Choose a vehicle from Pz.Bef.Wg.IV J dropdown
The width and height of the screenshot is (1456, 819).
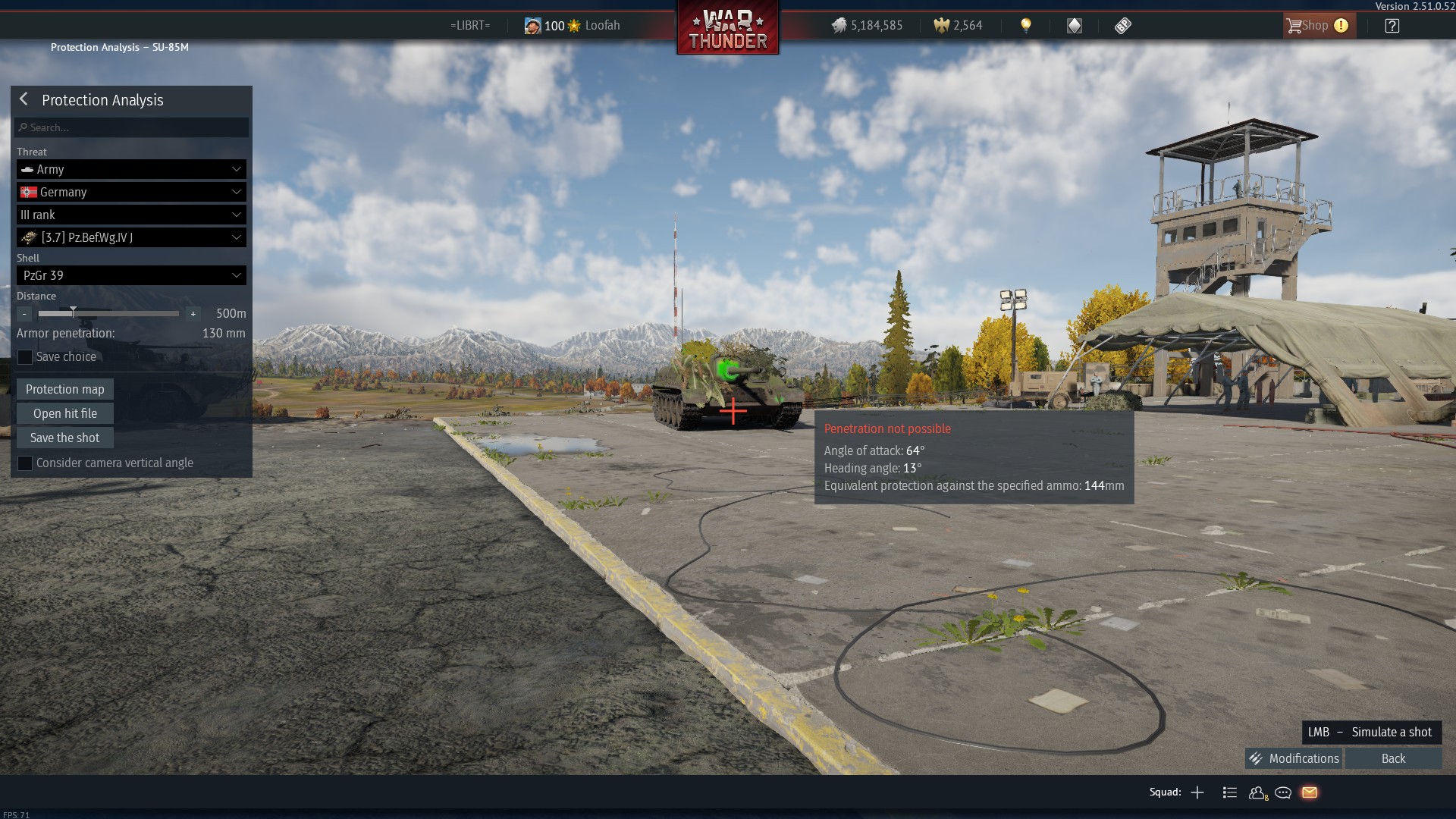pyautogui.click(x=131, y=237)
